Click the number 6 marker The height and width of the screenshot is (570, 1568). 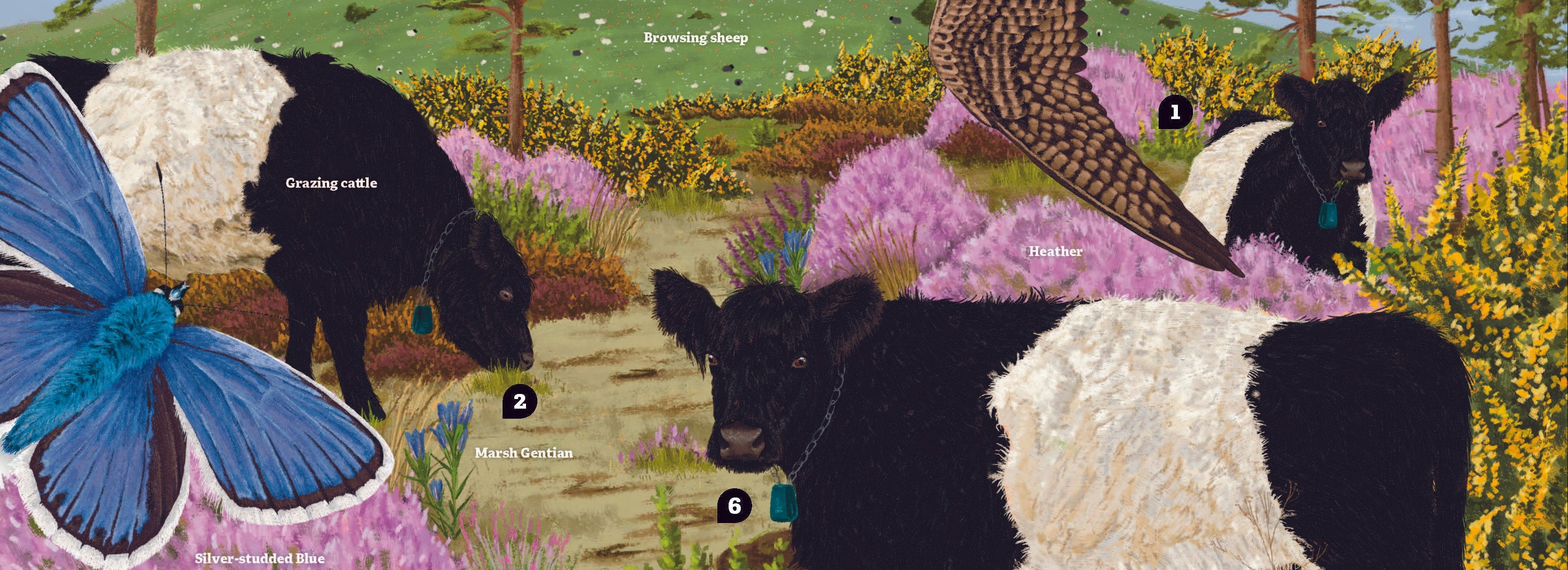(x=734, y=506)
